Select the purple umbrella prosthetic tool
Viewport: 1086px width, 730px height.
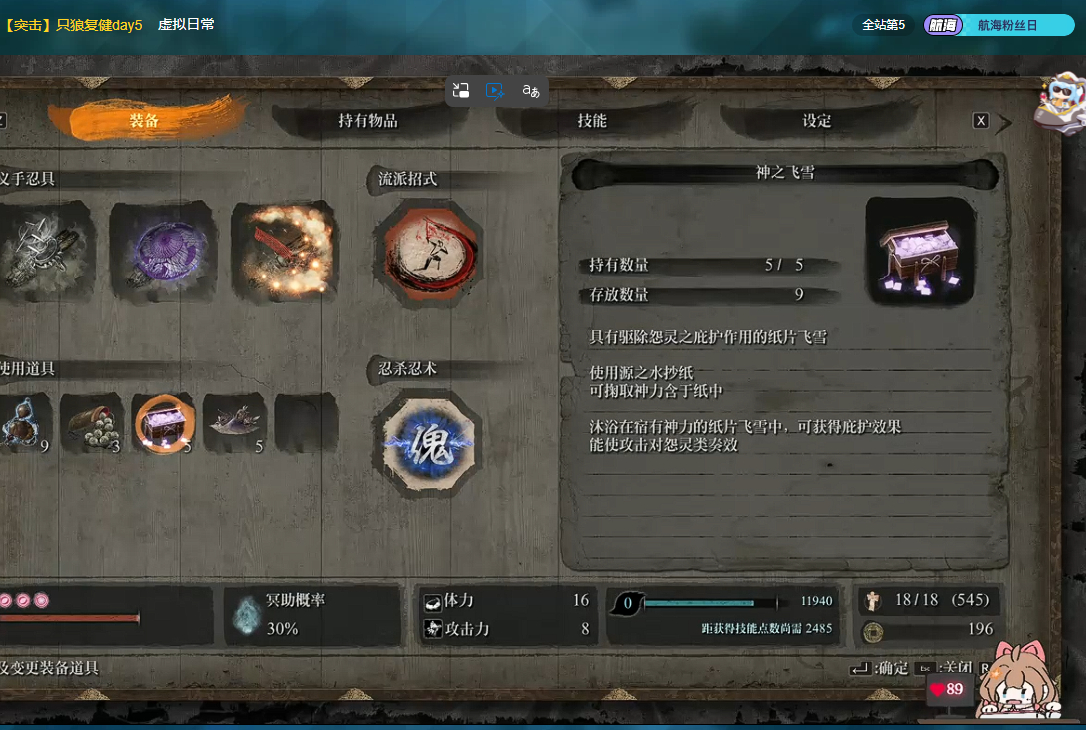(x=160, y=249)
